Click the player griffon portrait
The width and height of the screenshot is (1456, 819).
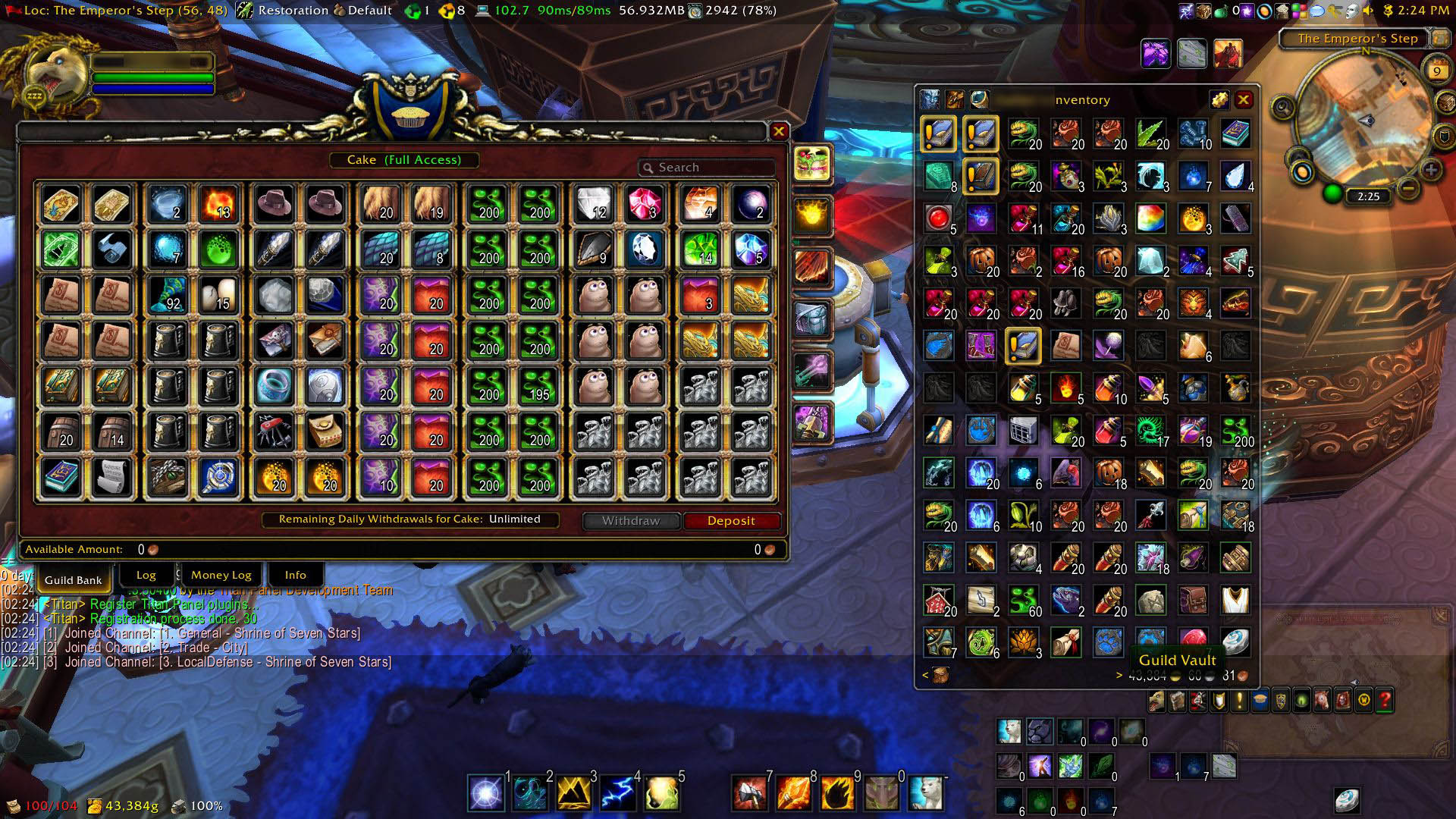[x=53, y=74]
